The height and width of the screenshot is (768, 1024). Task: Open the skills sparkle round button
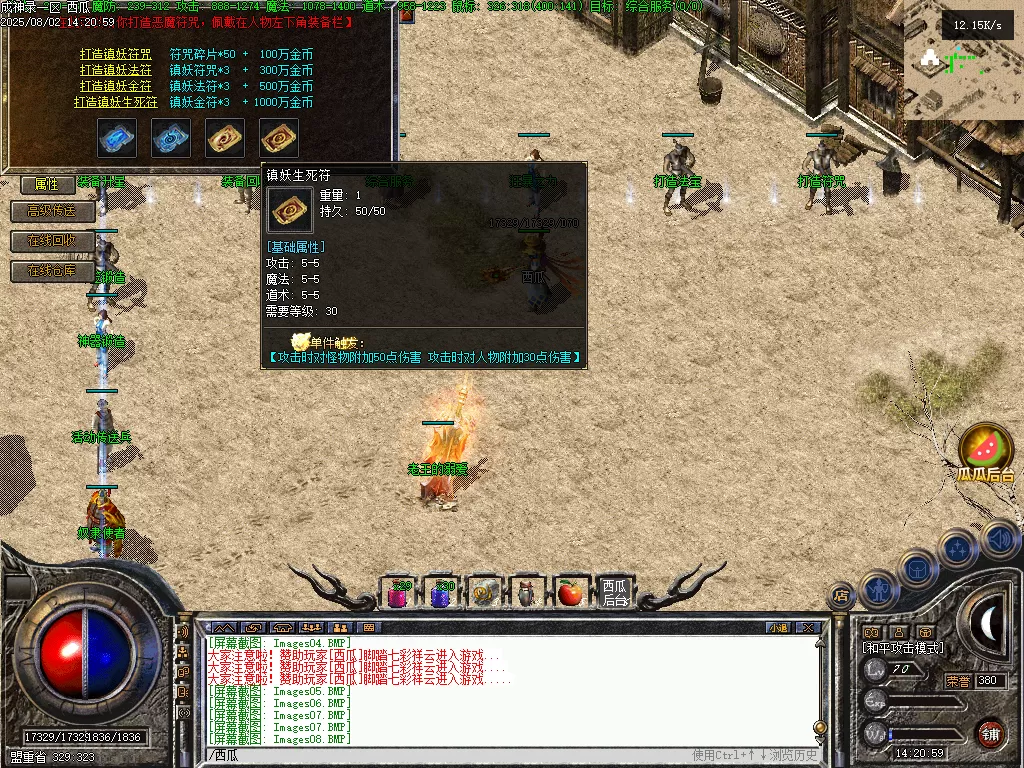[957, 549]
